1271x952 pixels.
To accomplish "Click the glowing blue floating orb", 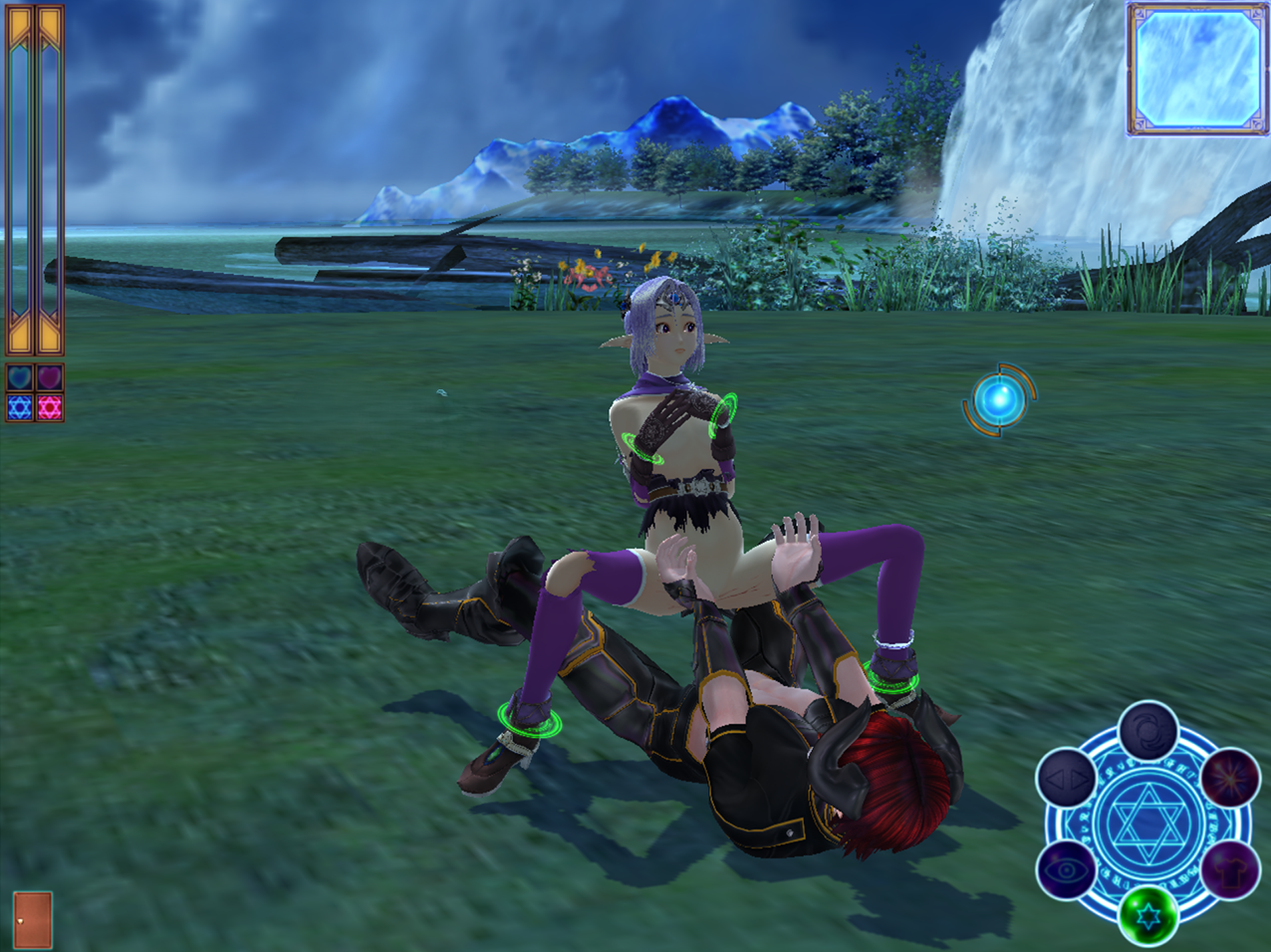I will pyautogui.click(x=998, y=400).
